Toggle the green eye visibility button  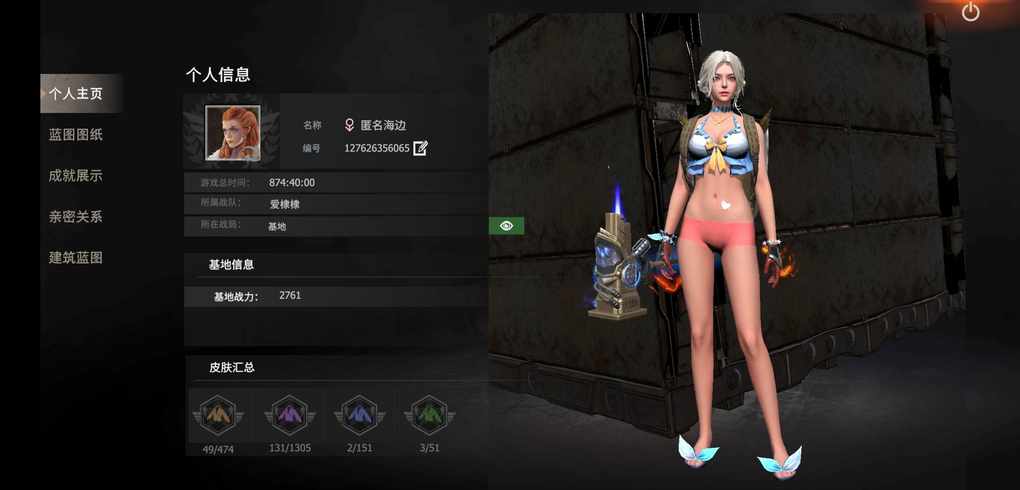click(x=507, y=226)
